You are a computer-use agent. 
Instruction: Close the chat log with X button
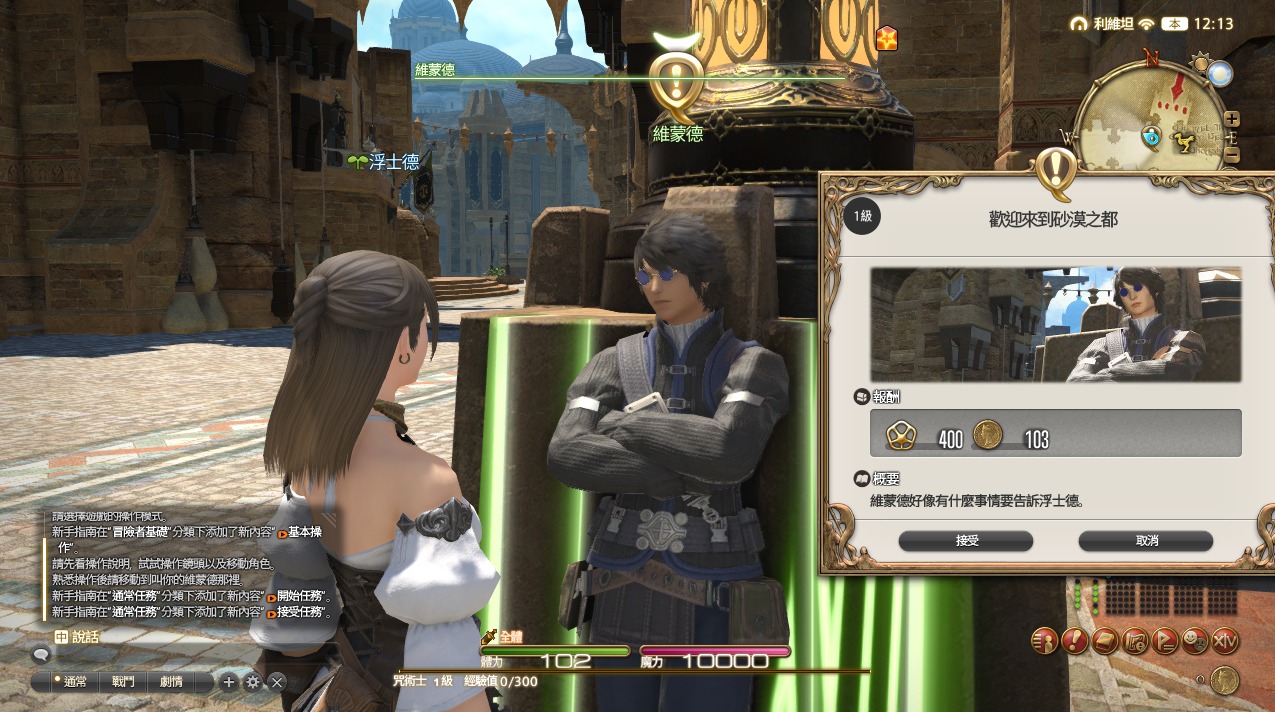[x=278, y=682]
